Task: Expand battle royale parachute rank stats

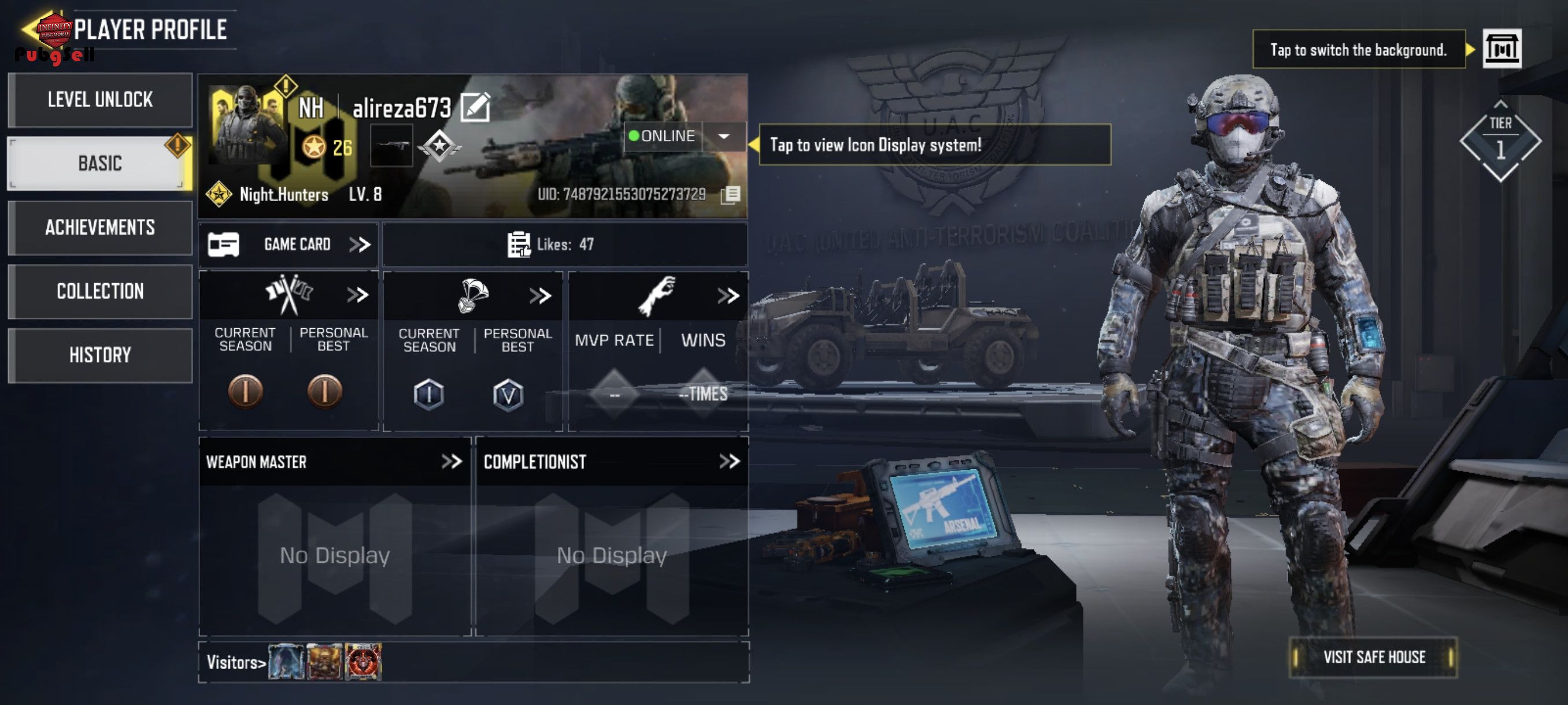Action: (x=539, y=296)
